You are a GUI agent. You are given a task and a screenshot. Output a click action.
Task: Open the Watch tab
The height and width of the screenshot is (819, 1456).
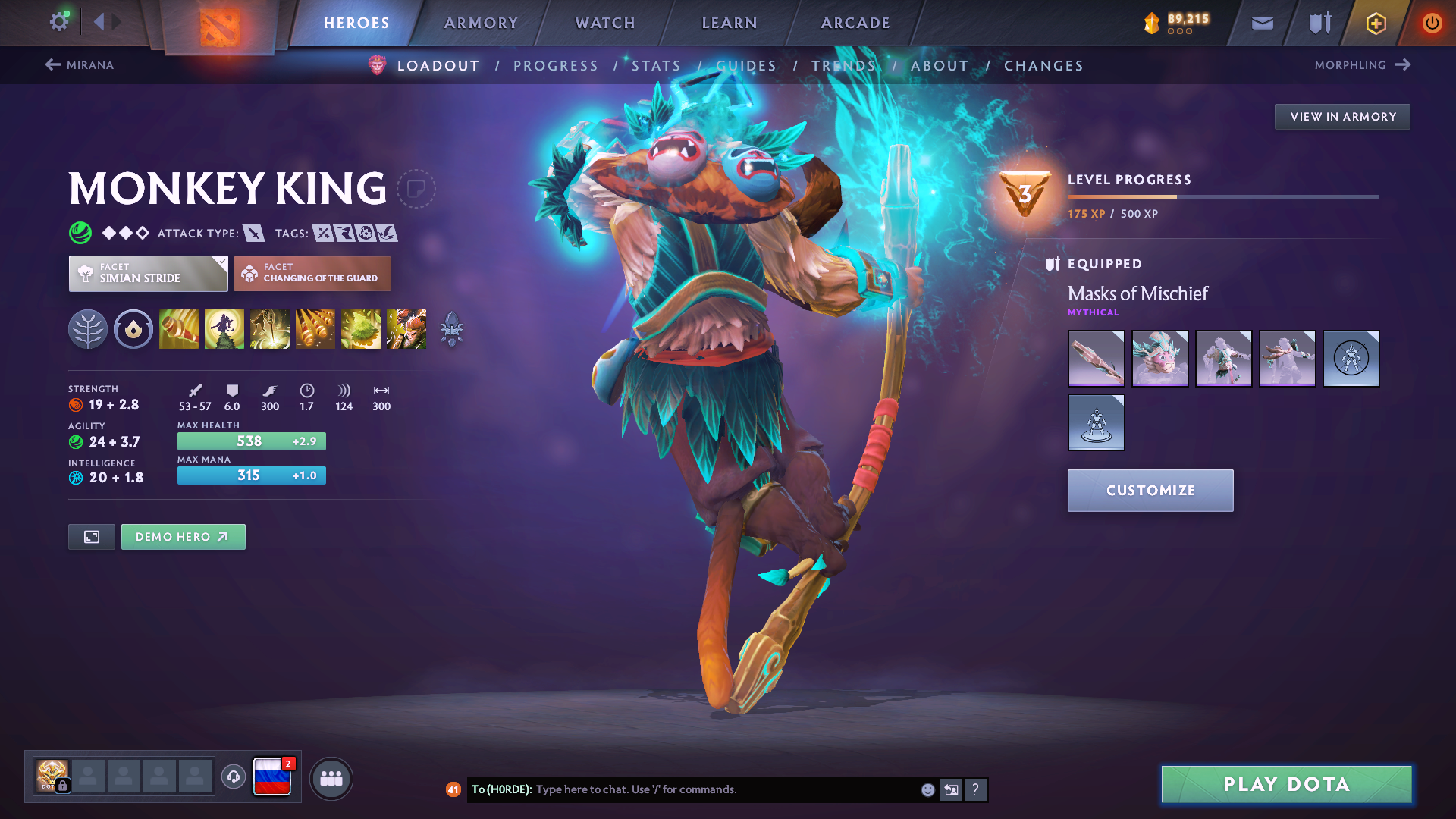605,23
